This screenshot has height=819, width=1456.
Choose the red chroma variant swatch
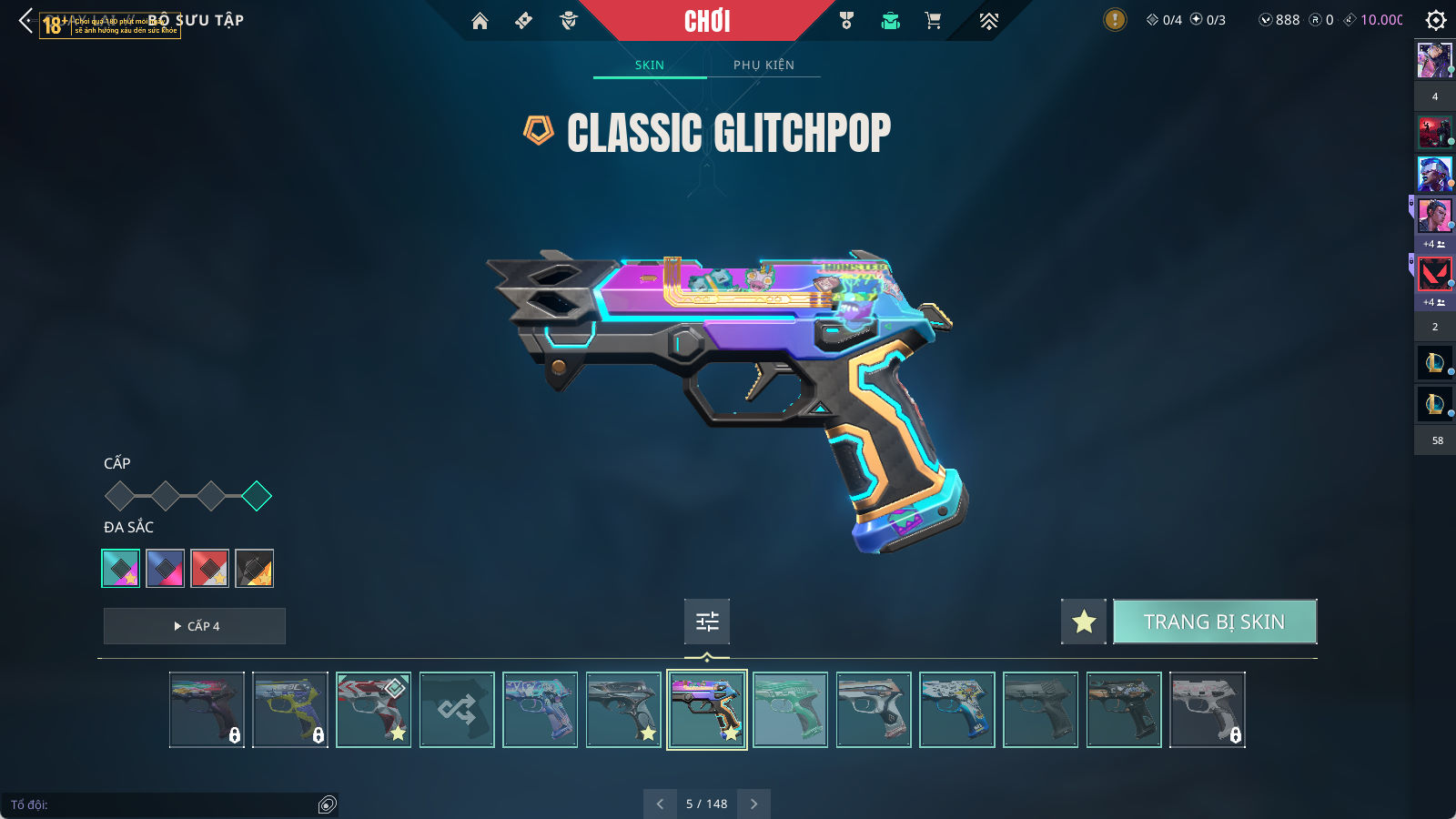coord(209,569)
